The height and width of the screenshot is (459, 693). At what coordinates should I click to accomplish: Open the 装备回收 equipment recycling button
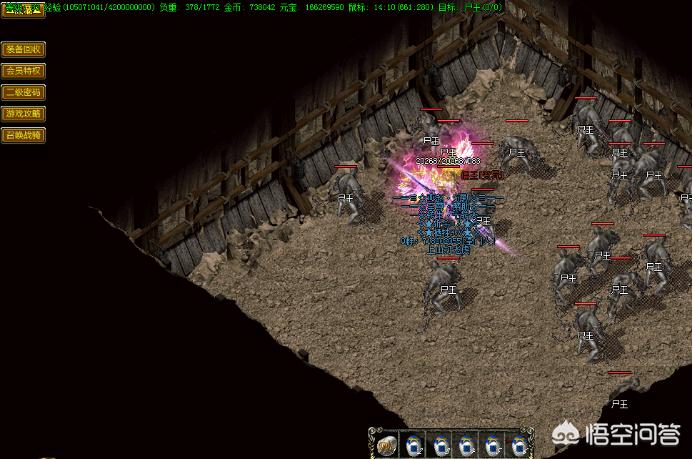tap(23, 49)
